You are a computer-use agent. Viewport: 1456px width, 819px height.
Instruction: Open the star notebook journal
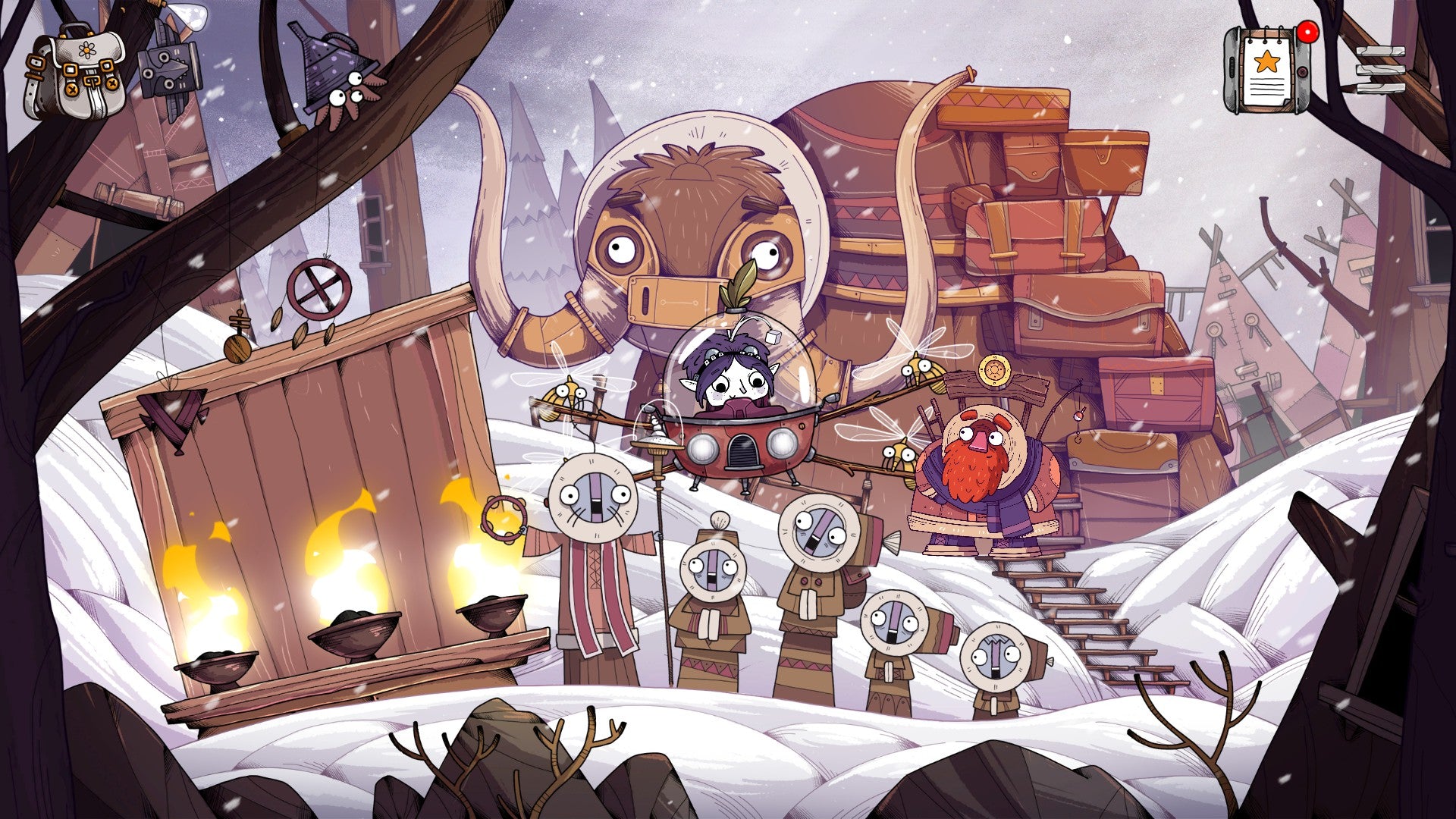1266,70
